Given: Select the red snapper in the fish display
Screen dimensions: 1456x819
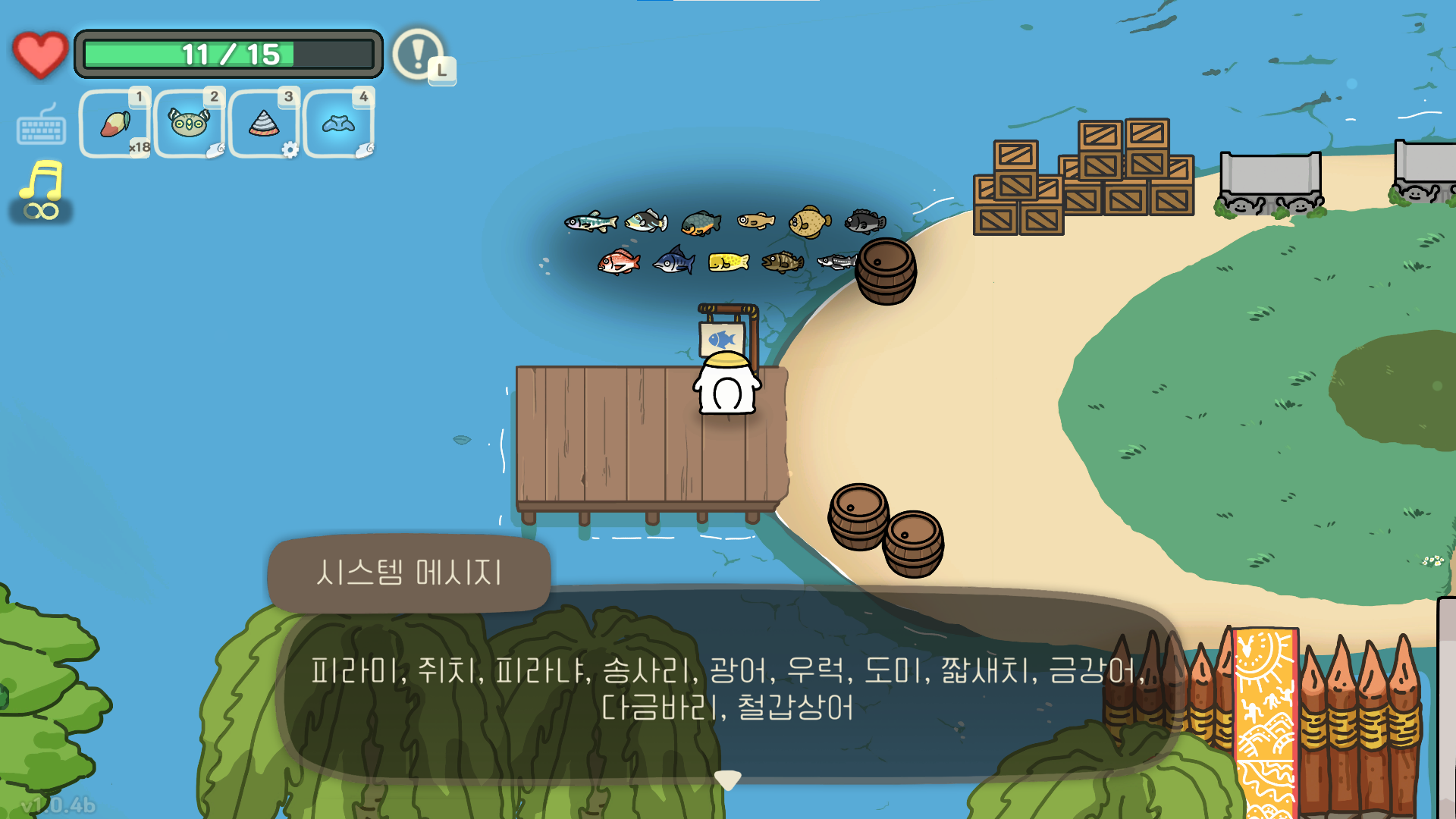Looking at the screenshot, I should [618, 263].
